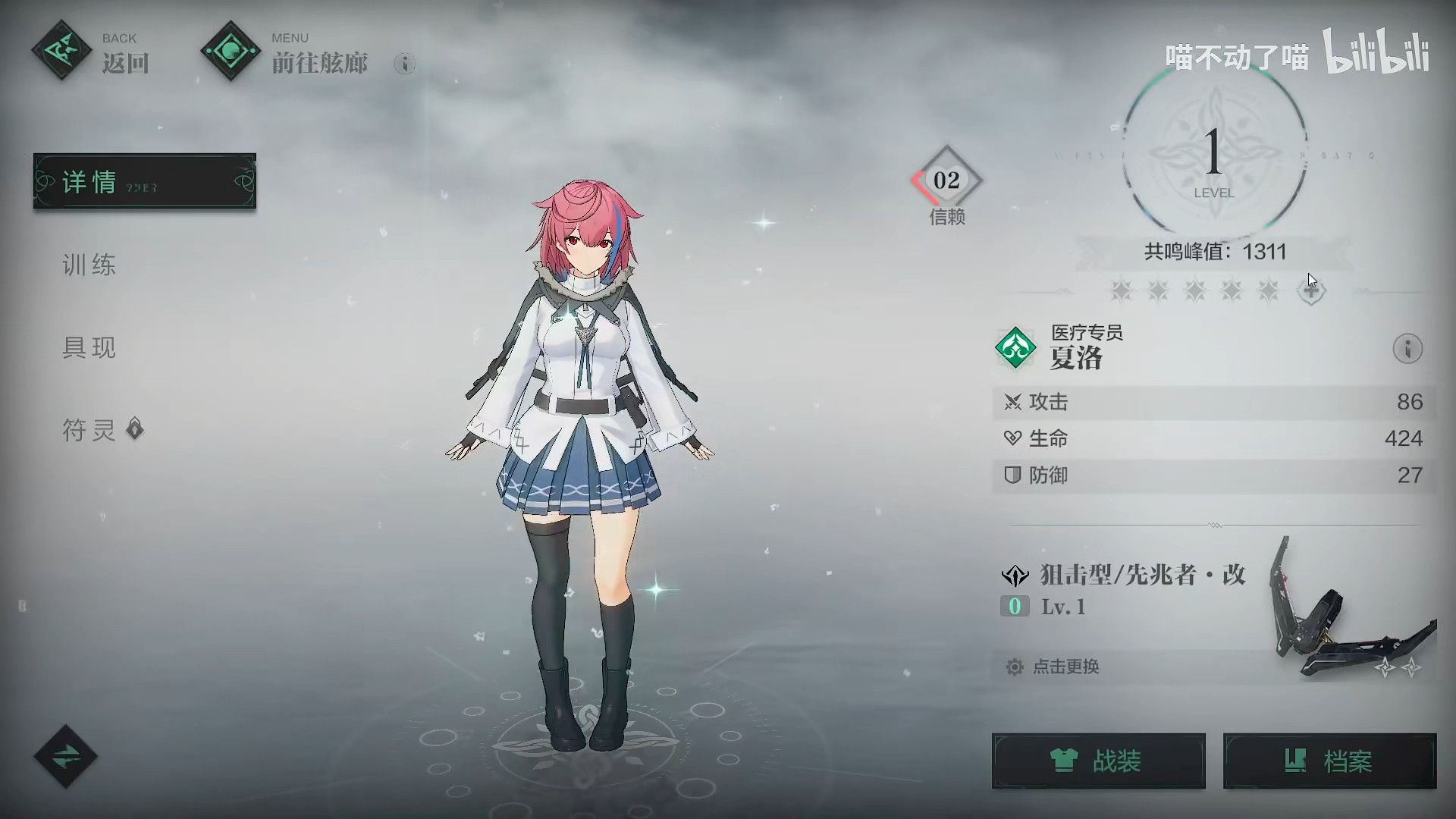The height and width of the screenshot is (819, 1456).
Task: Click the plus icon after the stars
Action: tap(1311, 290)
